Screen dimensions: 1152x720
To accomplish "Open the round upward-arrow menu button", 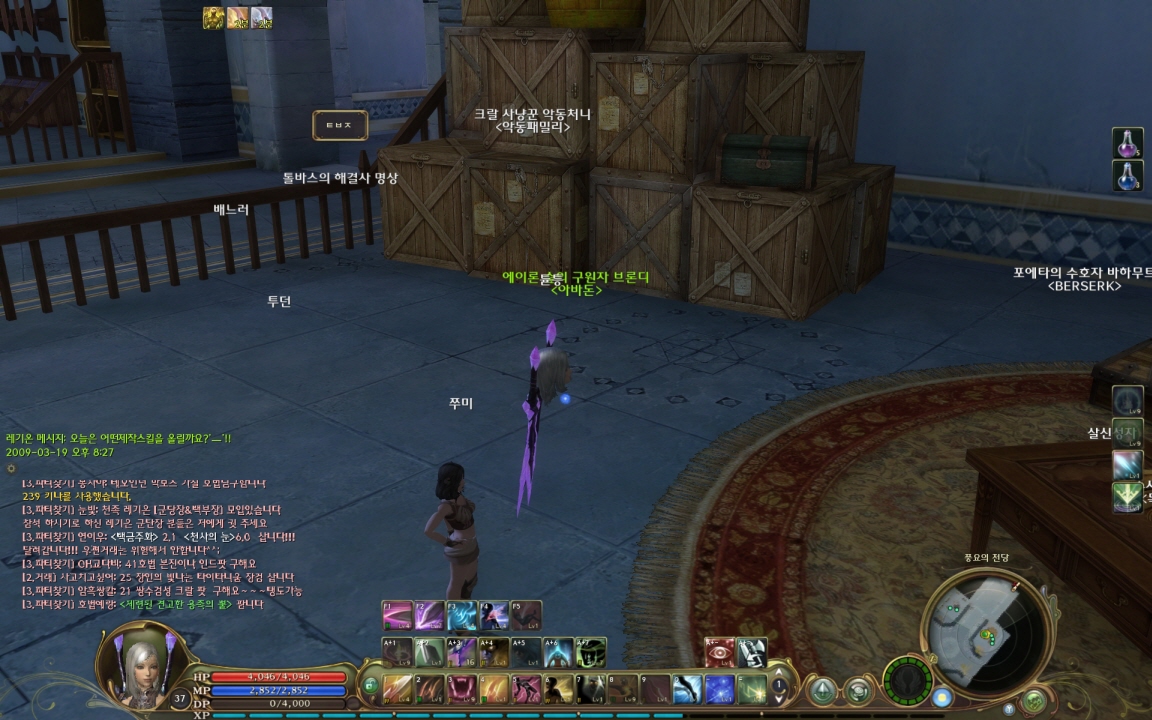I will pos(823,690).
